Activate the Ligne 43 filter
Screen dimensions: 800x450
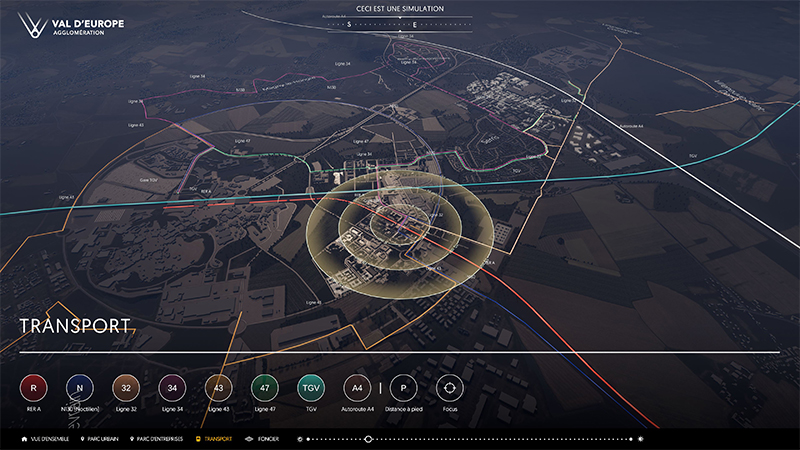point(218,387)
